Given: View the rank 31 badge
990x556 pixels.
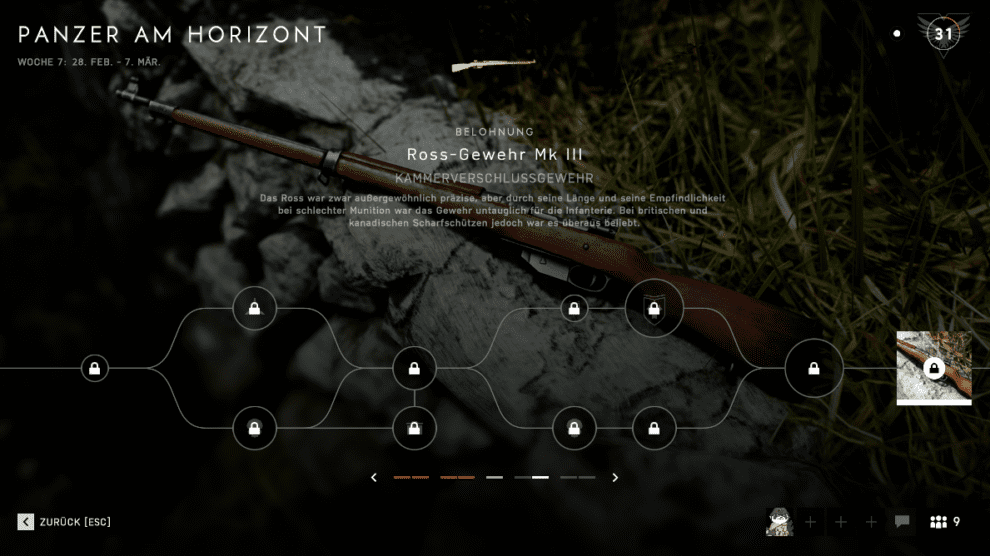Looking at the screenshot, I should (943, 34).
